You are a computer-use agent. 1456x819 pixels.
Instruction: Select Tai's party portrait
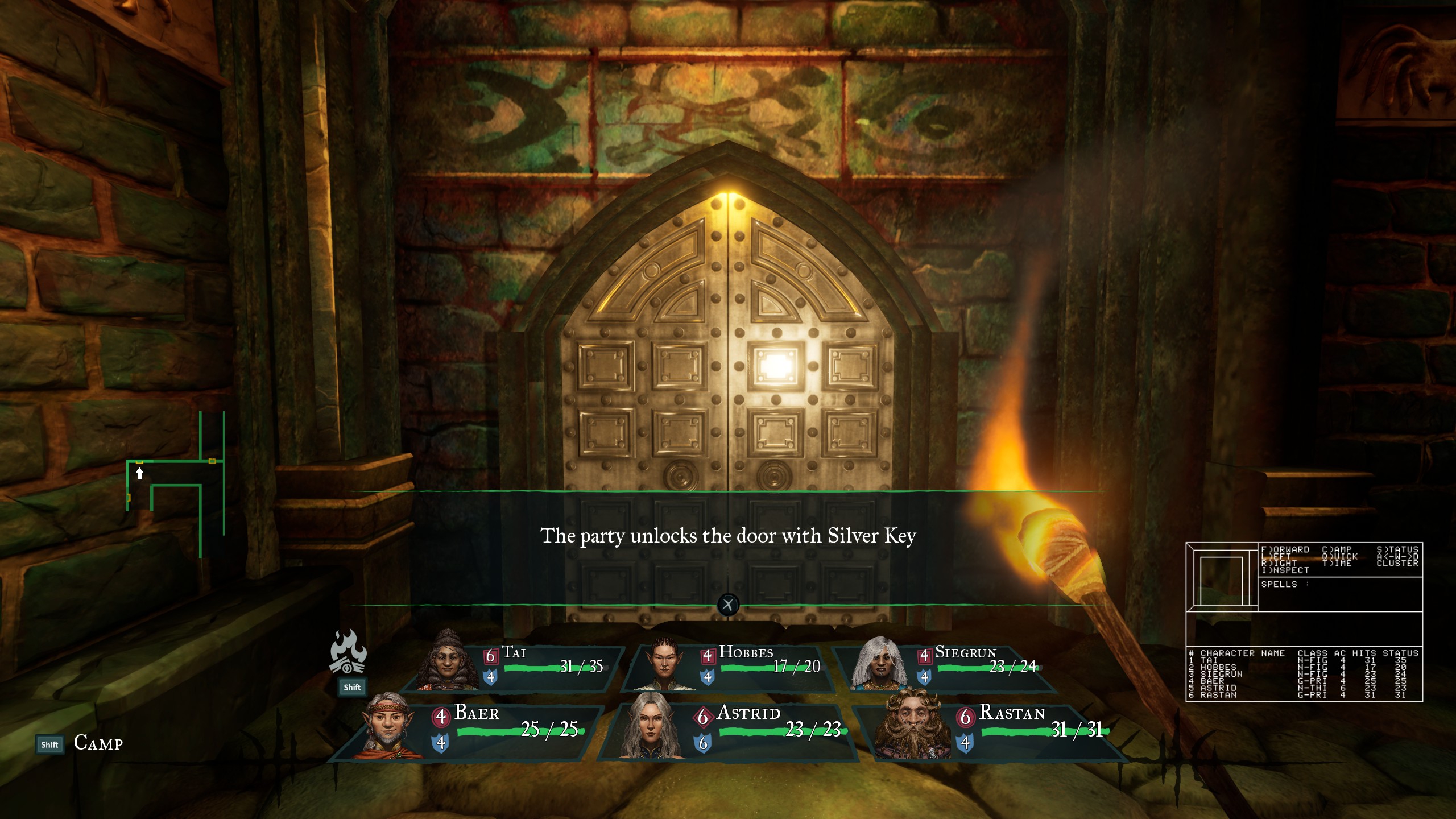click(448, 661)
